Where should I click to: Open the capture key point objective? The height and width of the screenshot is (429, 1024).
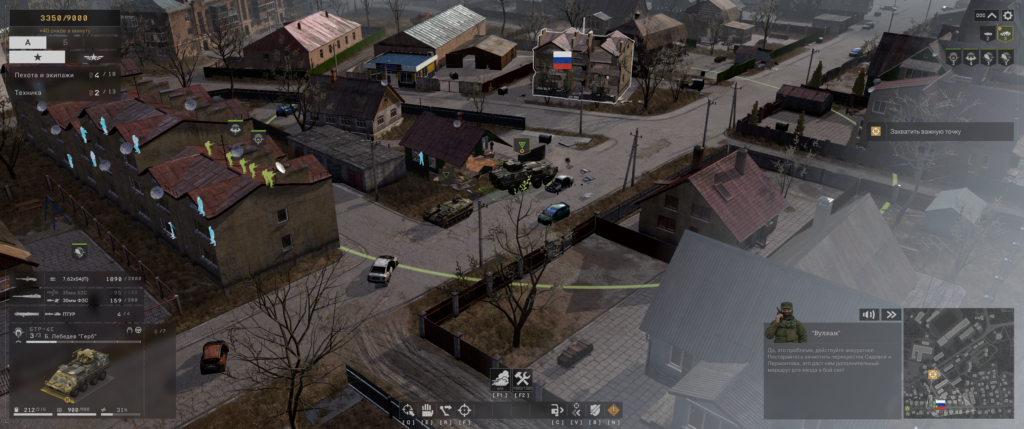(938, 131)
